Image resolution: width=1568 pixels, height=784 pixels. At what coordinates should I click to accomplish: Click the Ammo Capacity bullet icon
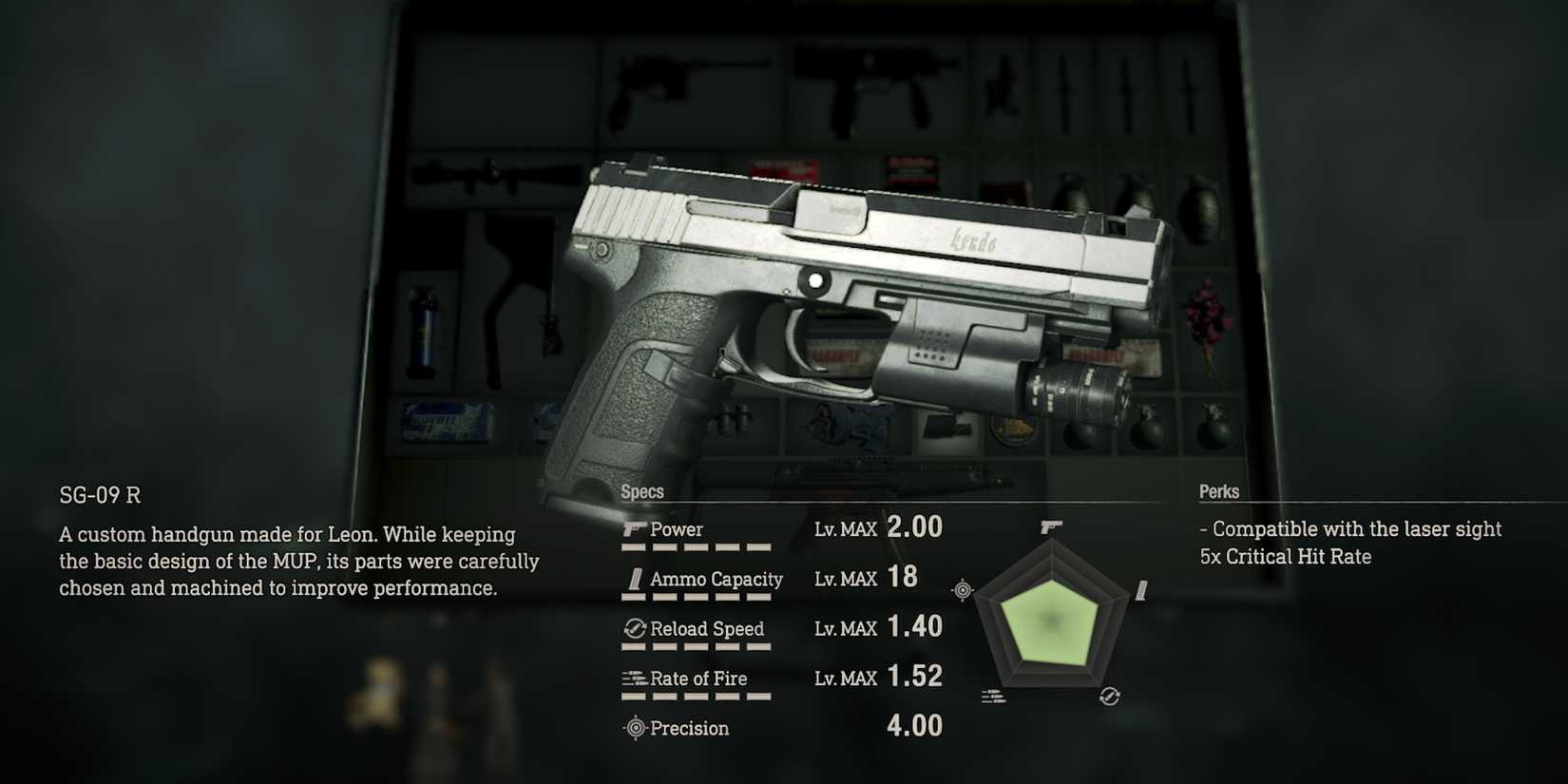point(633,579)
